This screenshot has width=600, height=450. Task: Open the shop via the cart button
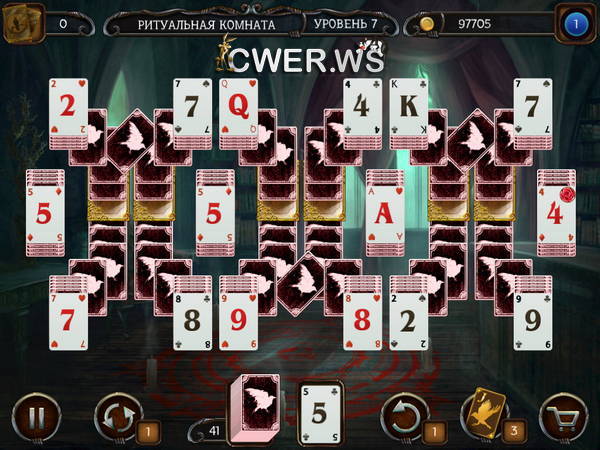click(563, 415)
